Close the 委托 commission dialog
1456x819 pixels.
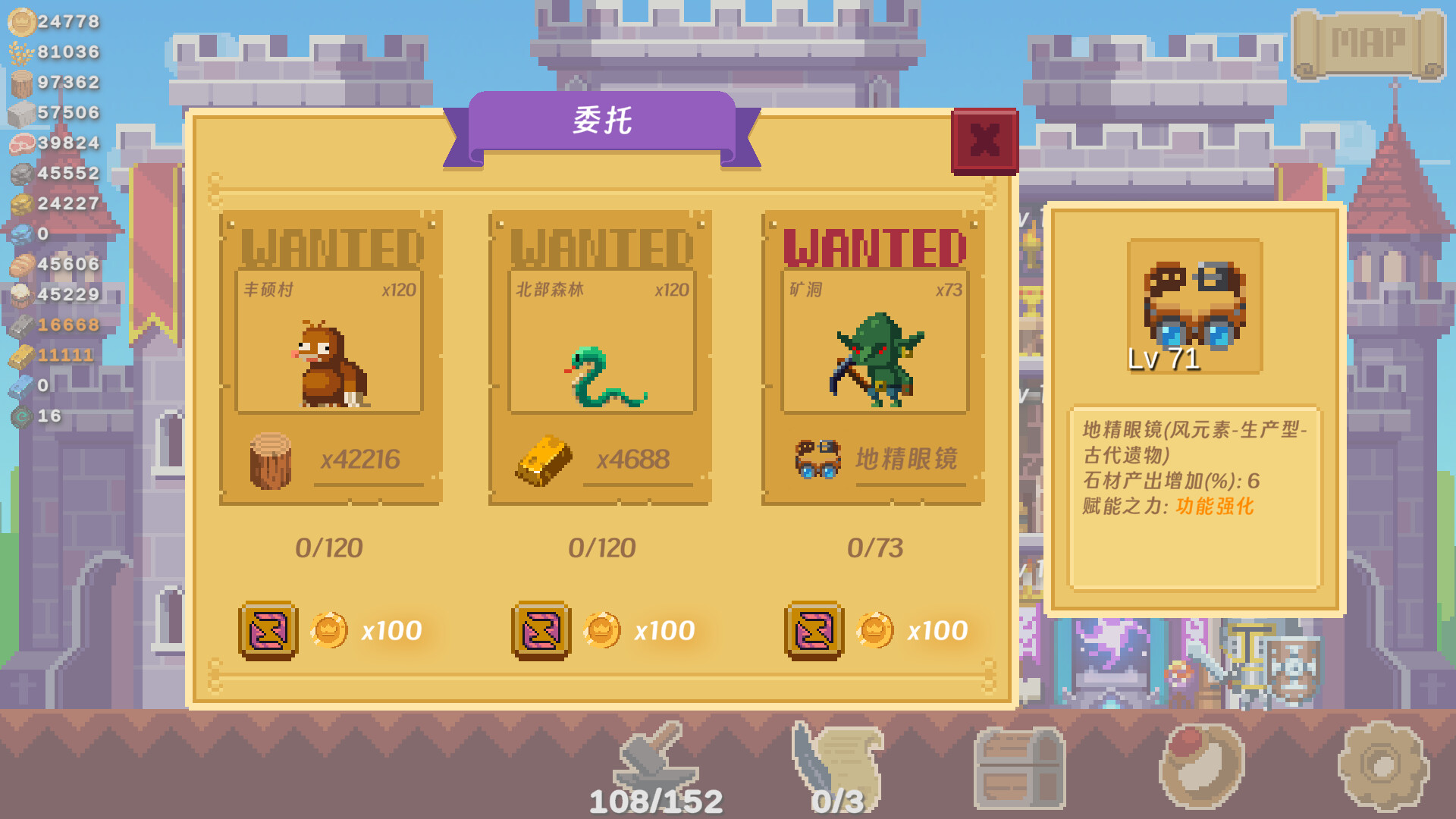[984, 140]
